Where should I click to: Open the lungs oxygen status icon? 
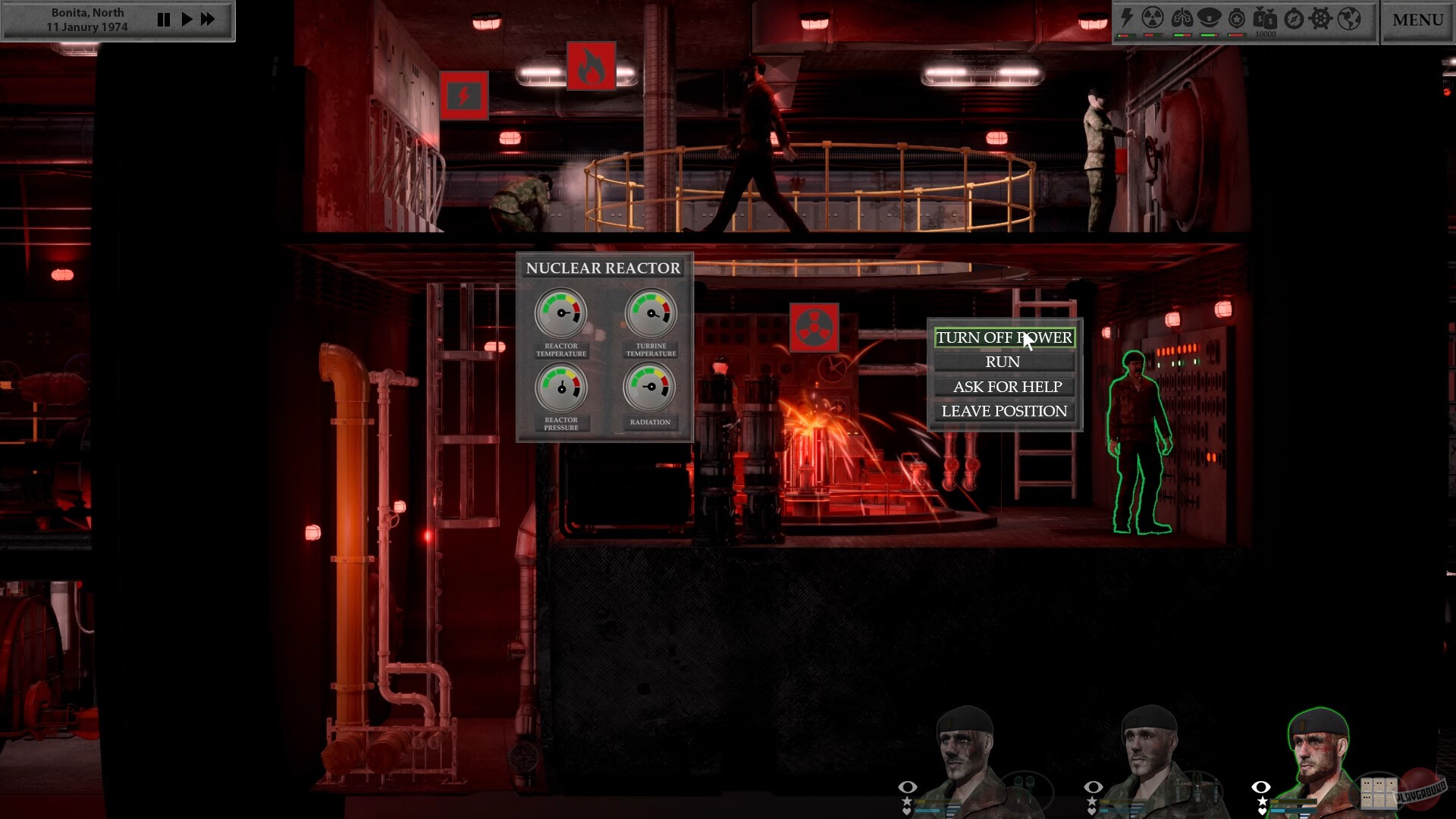pyautogui.click(x=1181, y=18)
